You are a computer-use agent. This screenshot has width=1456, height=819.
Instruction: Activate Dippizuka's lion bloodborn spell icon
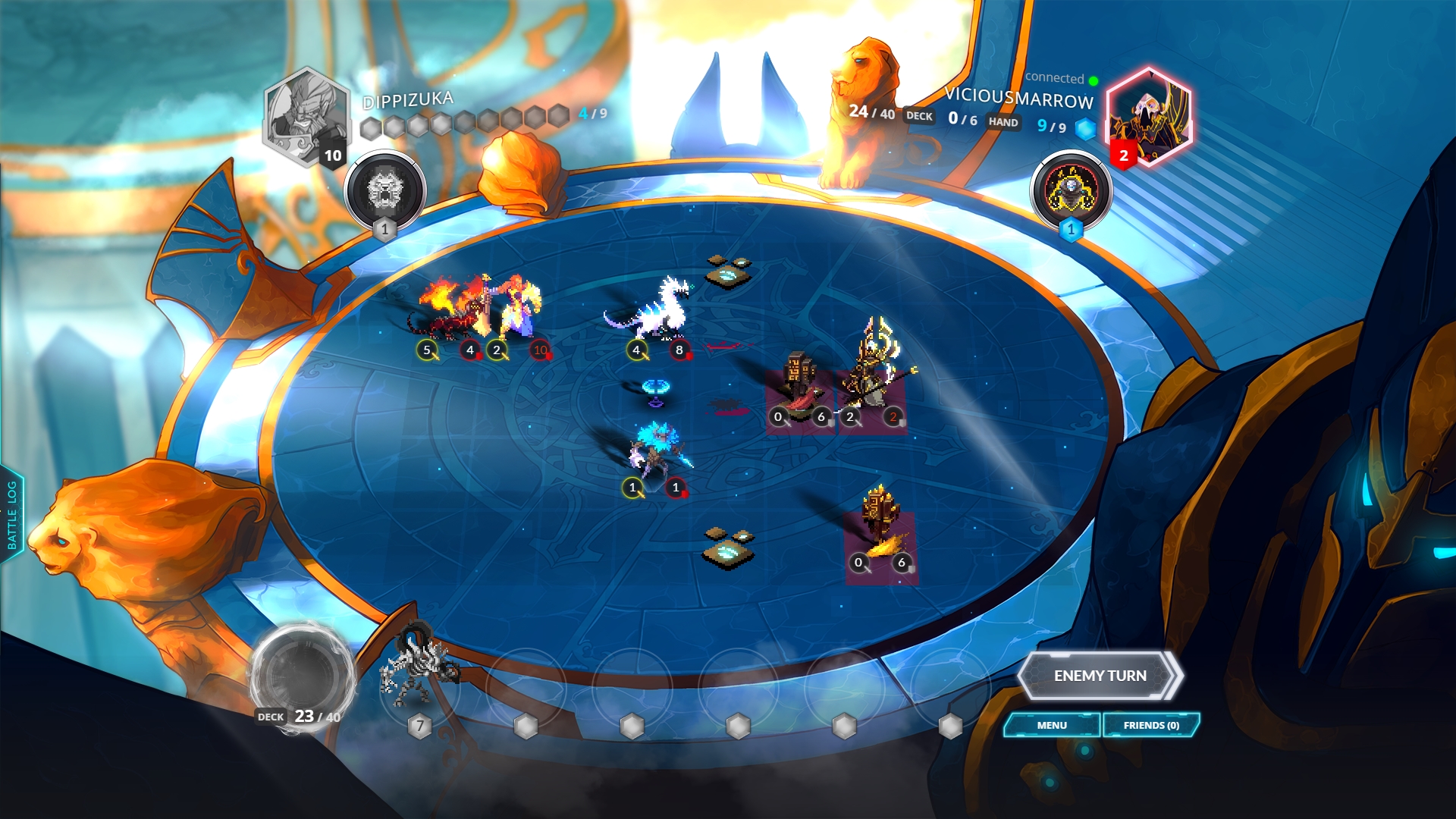coord(385,191)
